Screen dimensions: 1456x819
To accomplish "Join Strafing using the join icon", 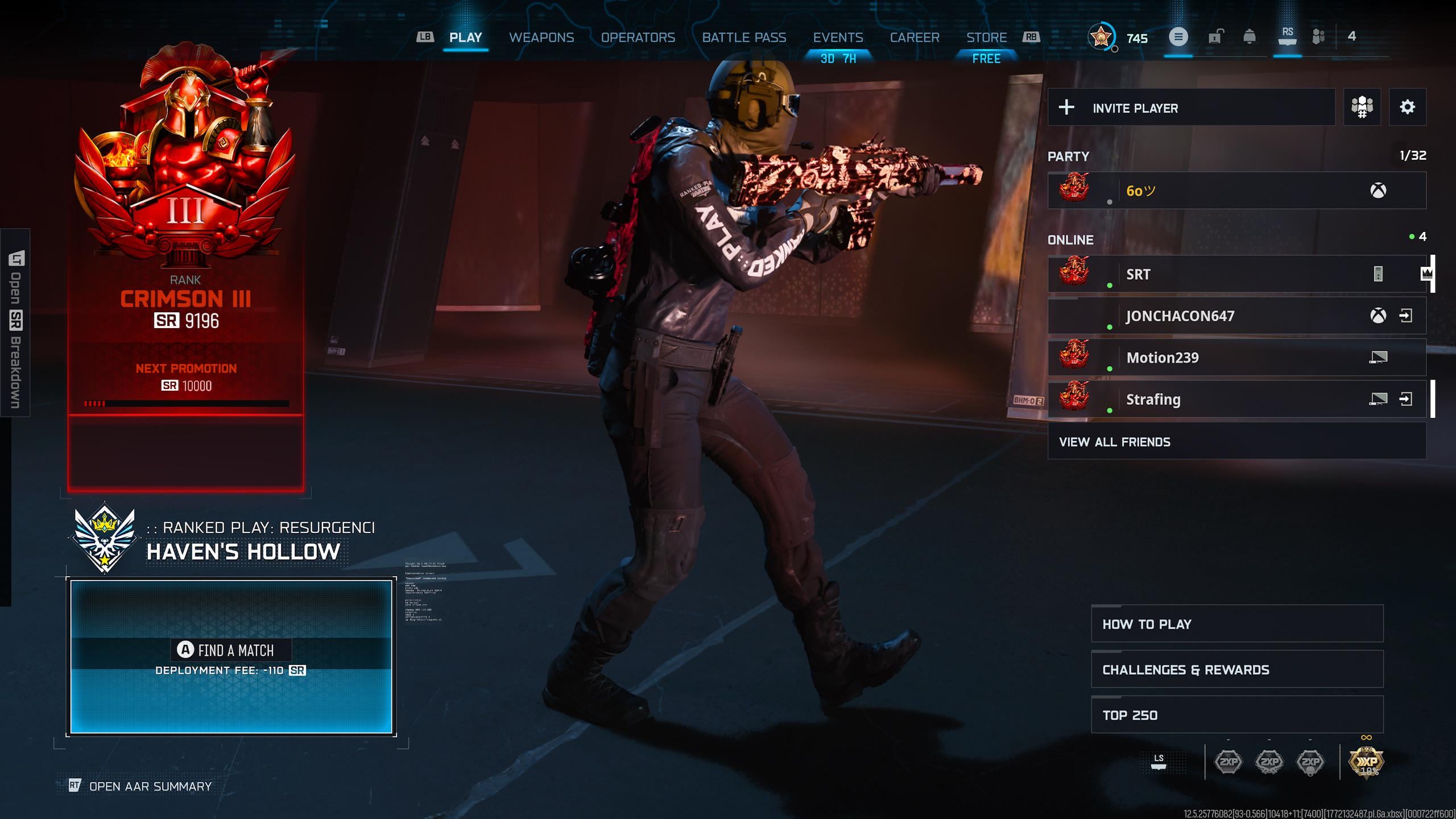I will tap(1405, 399).
